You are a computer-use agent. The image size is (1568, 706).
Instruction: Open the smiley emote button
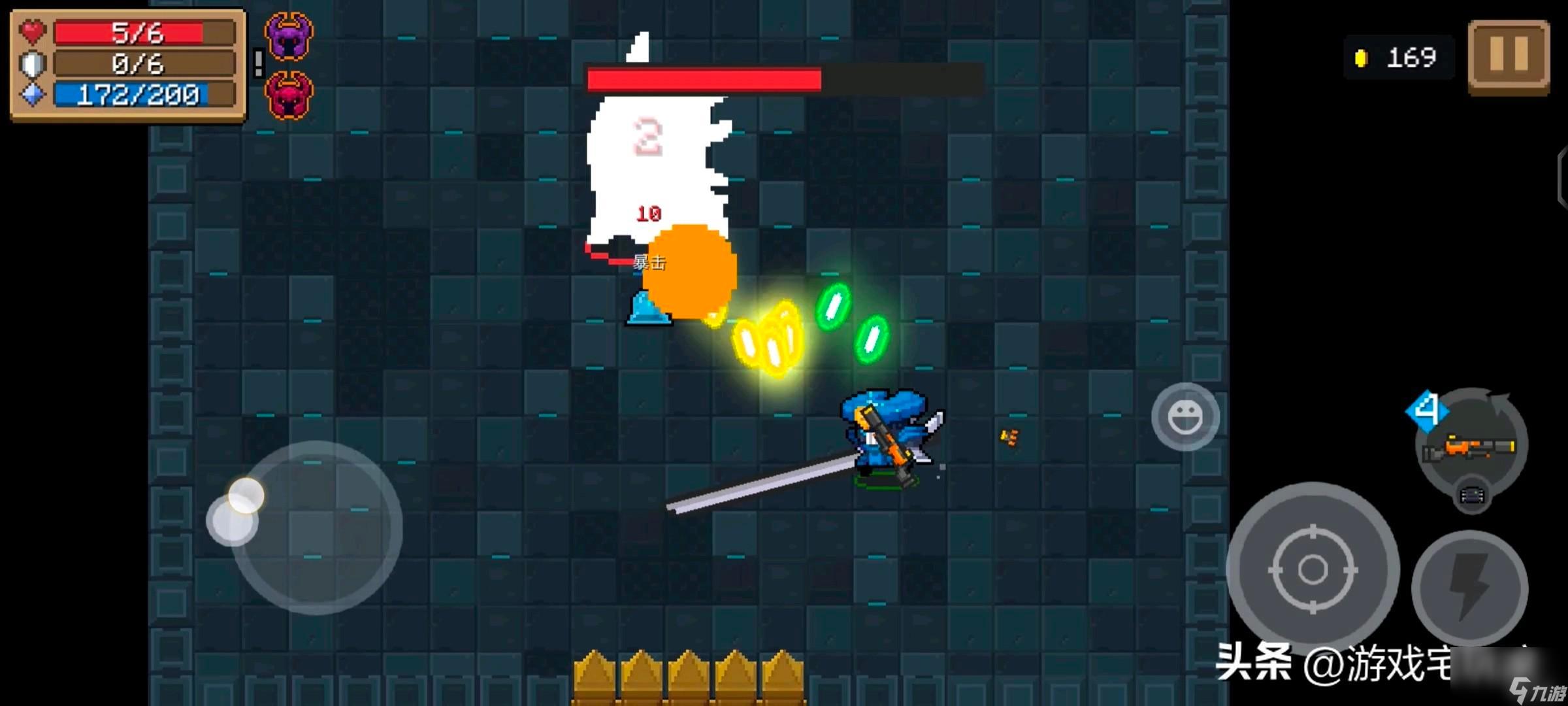coord(1185,416)
